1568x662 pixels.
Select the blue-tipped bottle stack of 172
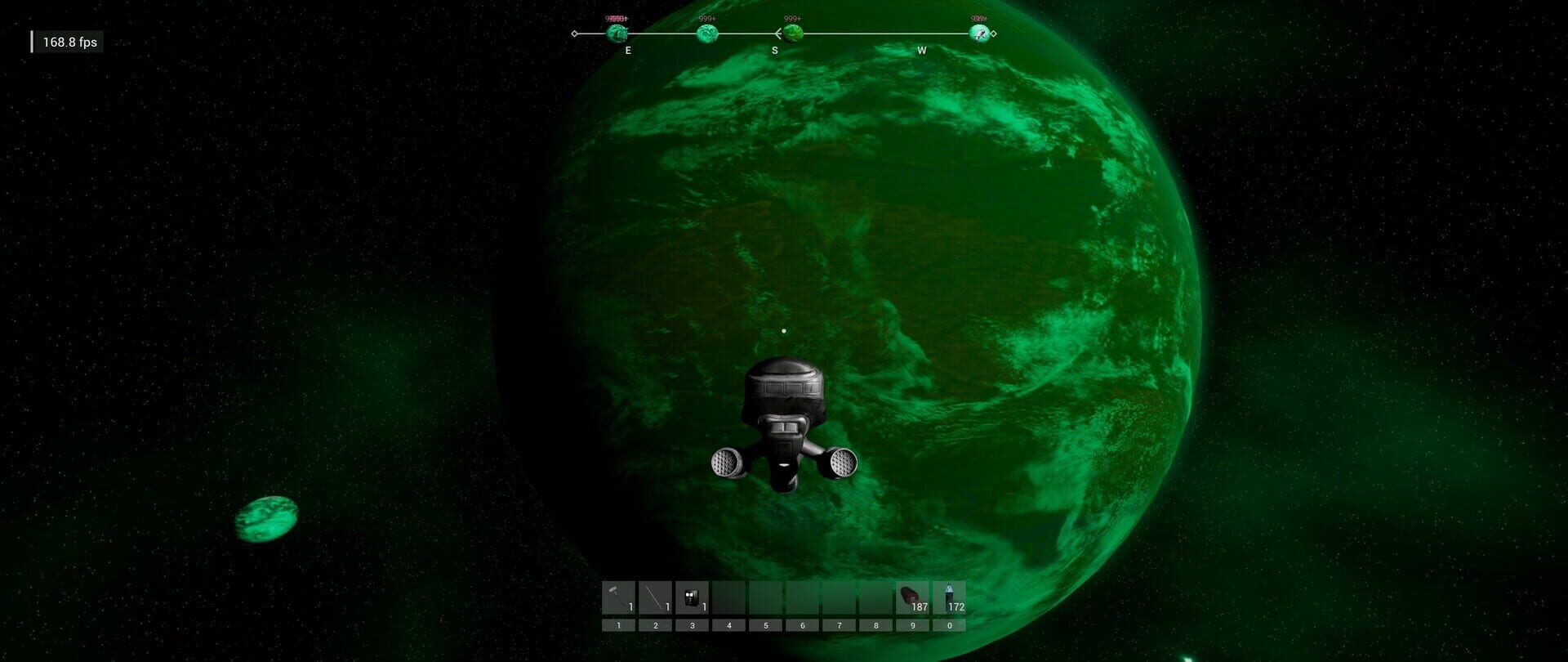949,597
